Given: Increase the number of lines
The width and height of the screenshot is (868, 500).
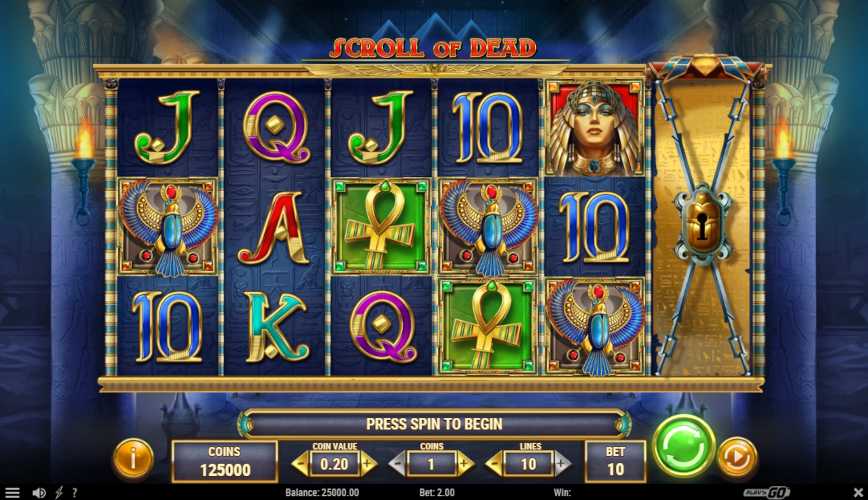Looking at the screenshot, I should point(563,463).
